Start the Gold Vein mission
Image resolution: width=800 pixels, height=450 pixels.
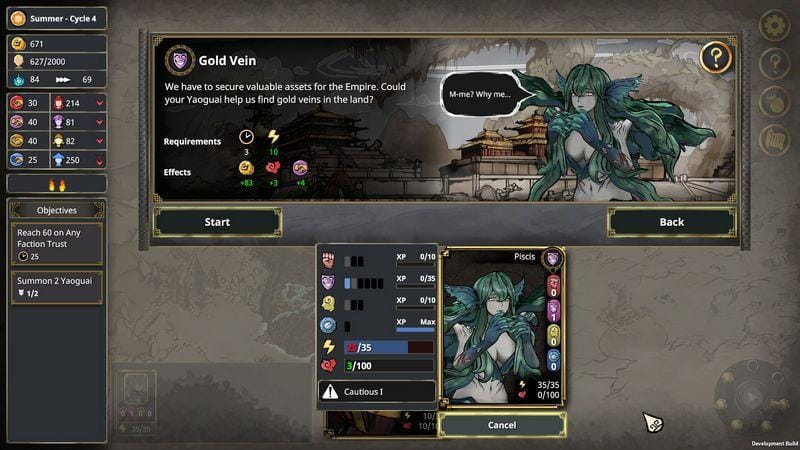tap(217, 222)
